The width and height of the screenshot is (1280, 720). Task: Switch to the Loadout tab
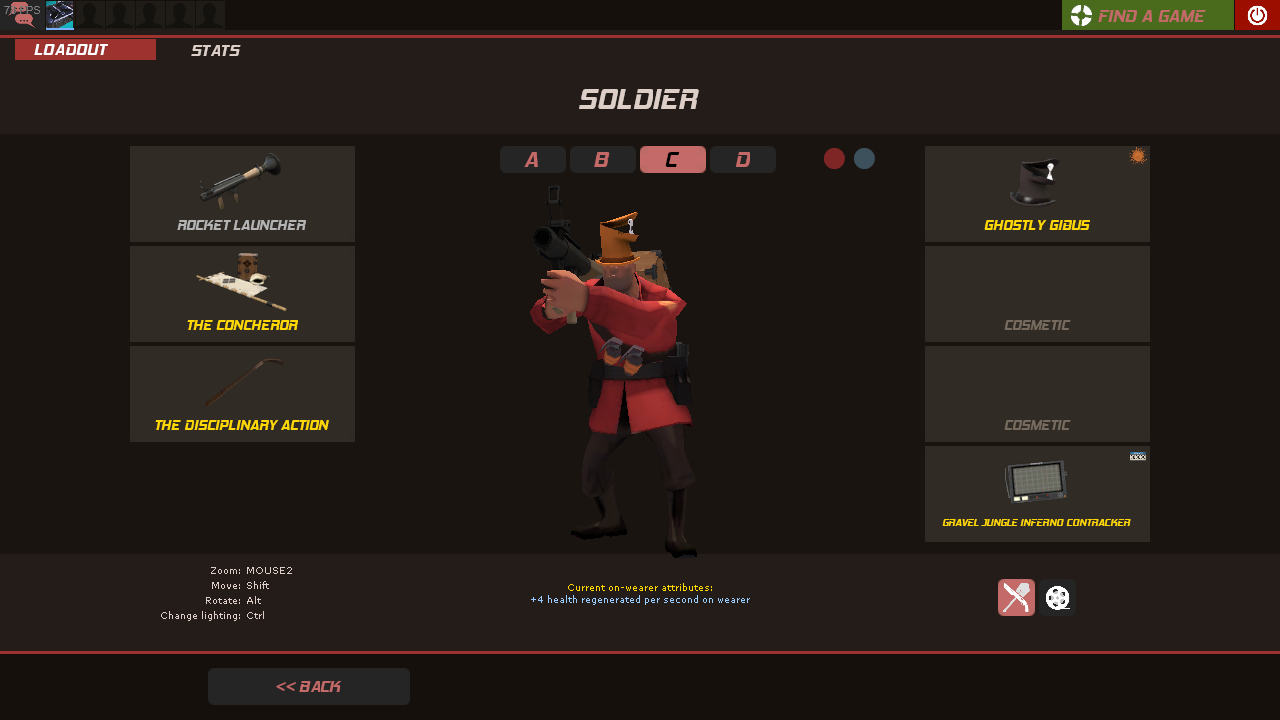[x=85, y=50]
